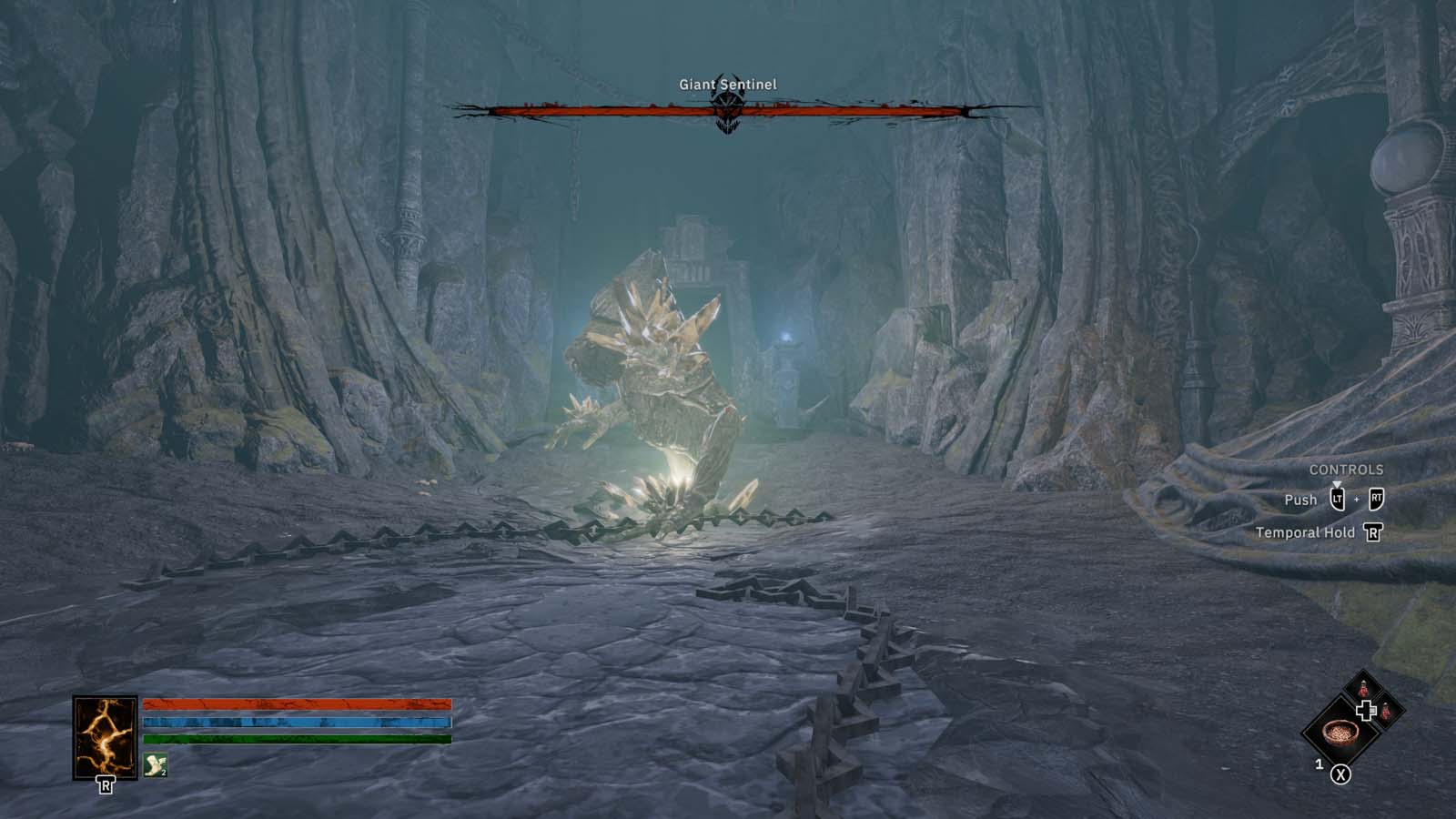Image resolution: width=1456 pixels, height=819 pixels.
Task: Click the R key icon beside Temporal Hold
Action: point(1373,532)
